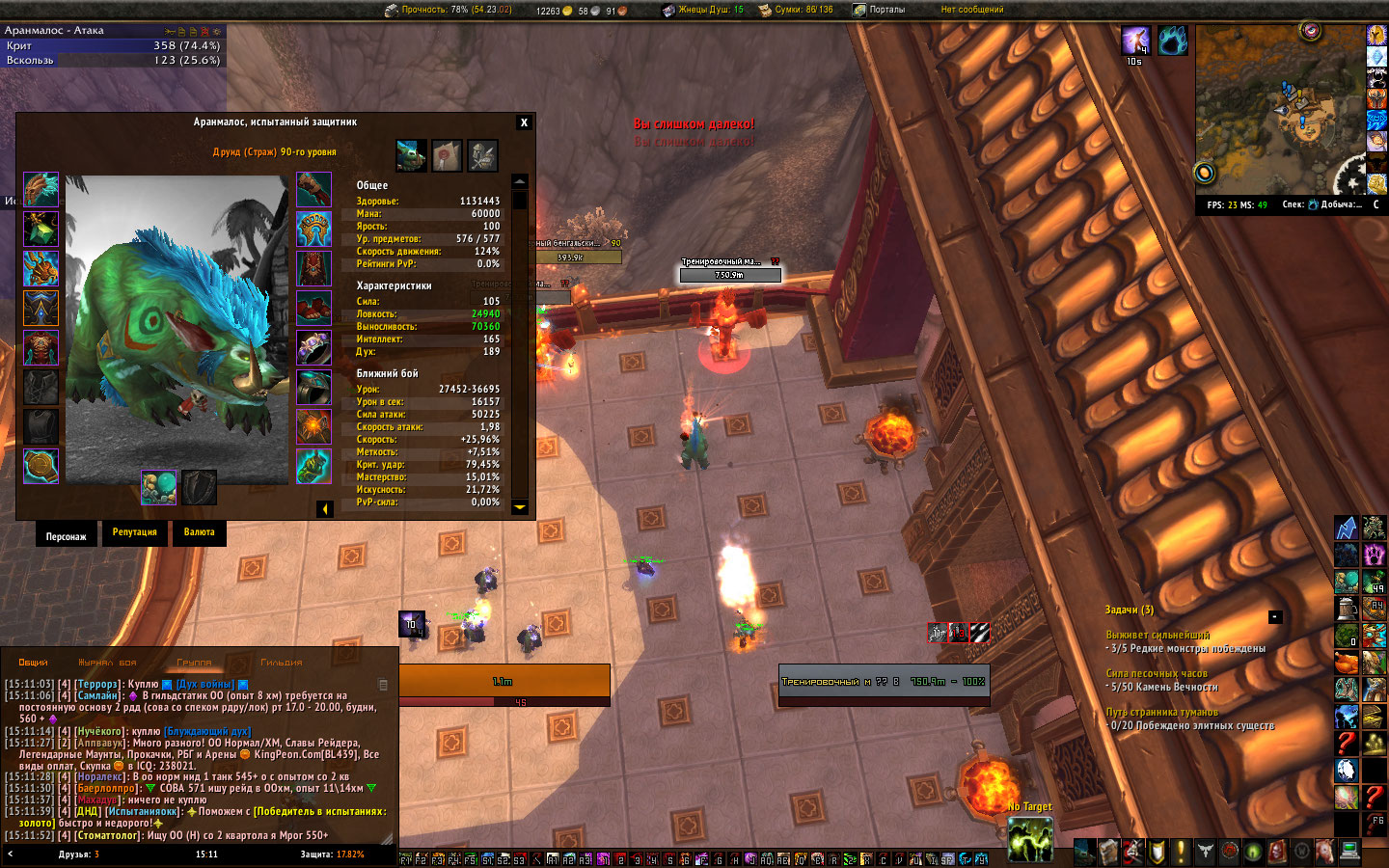Select the red boots equipment slot

pyautogui.click(x=313, y=309)
